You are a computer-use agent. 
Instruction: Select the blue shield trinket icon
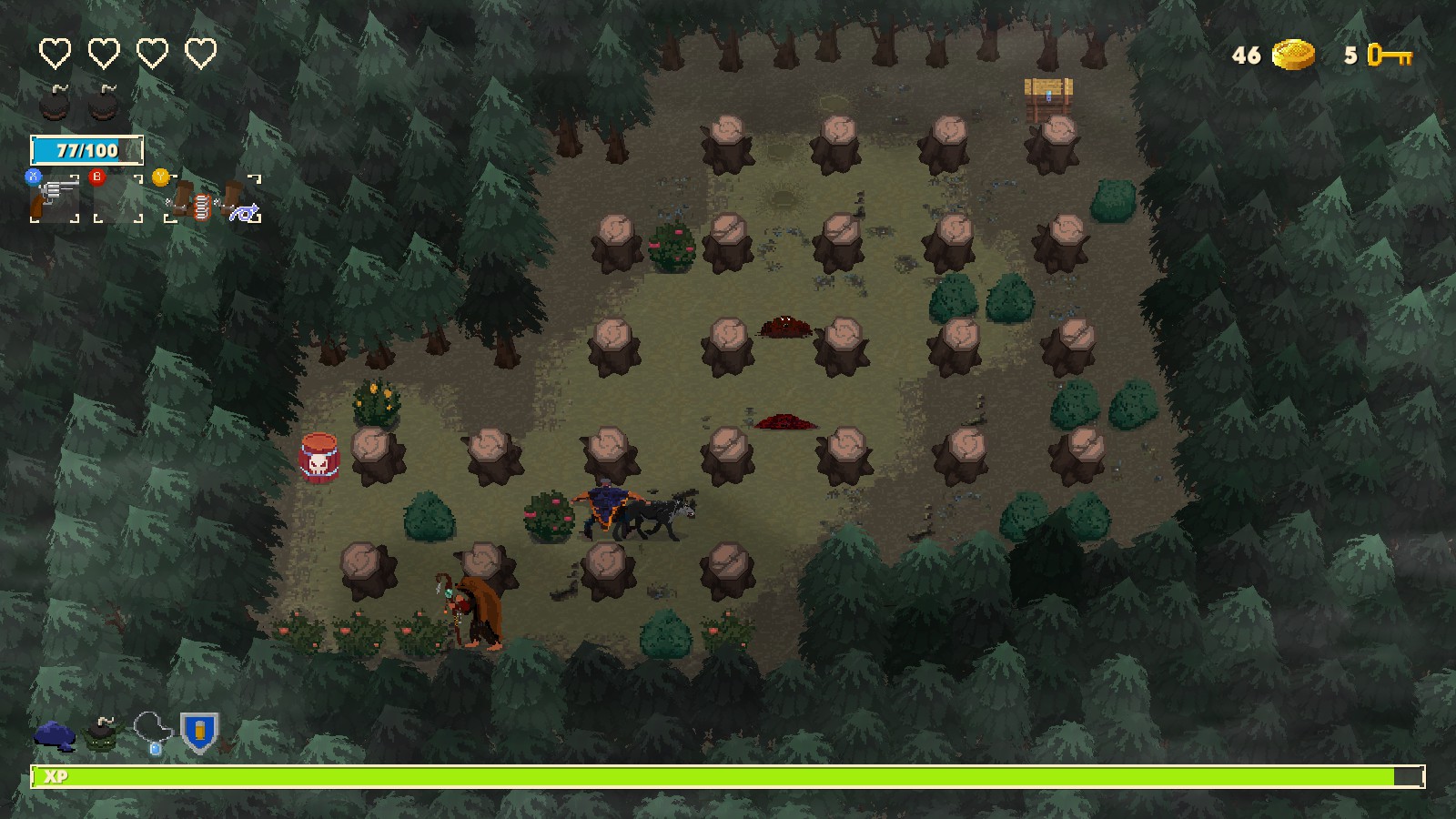click(x=198, y=733)
